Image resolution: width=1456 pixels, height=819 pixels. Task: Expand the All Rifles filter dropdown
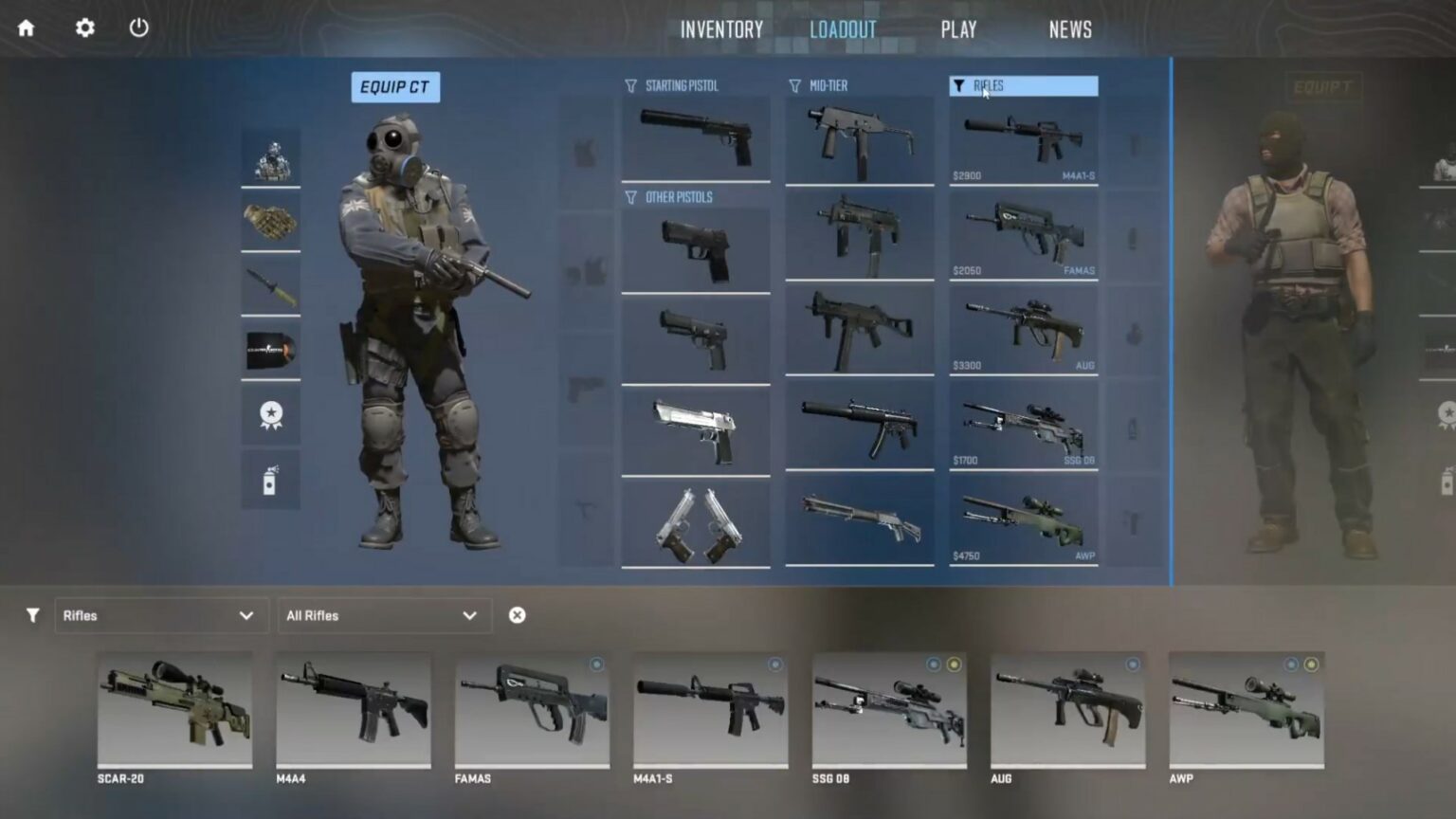[x=384, y=615]
